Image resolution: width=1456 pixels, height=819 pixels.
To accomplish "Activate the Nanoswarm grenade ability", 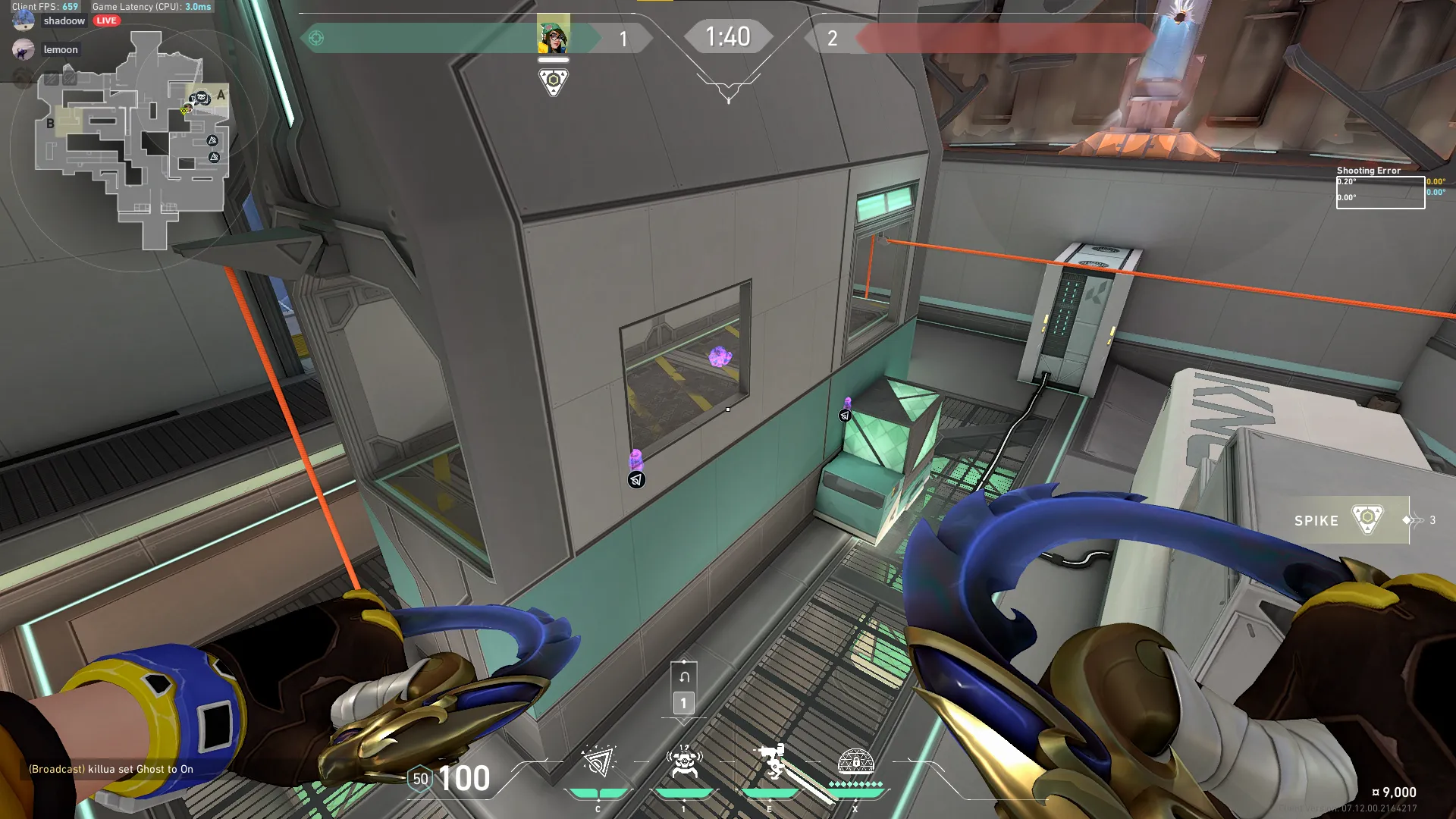I will pos(598,762).
